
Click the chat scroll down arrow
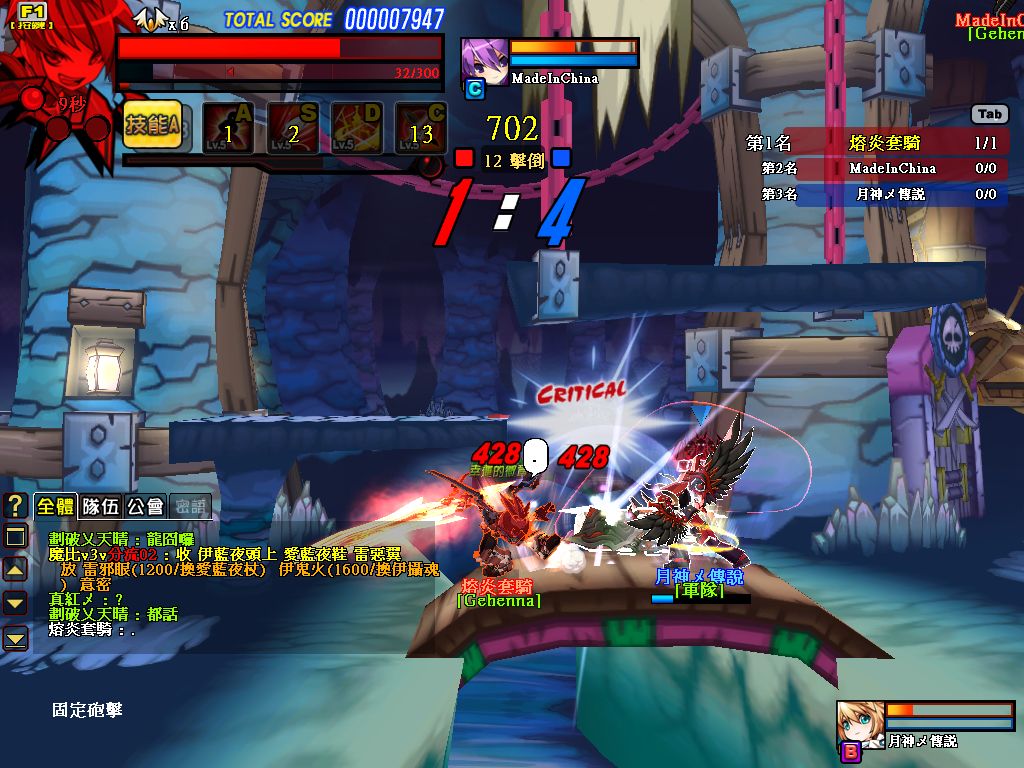(x=15, y=602)
